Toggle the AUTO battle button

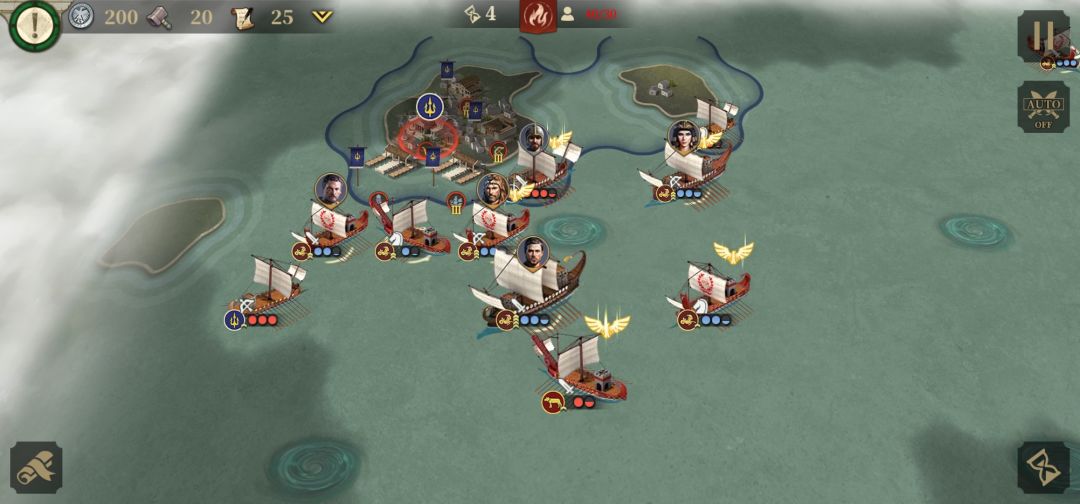(x=1043, y=107)
